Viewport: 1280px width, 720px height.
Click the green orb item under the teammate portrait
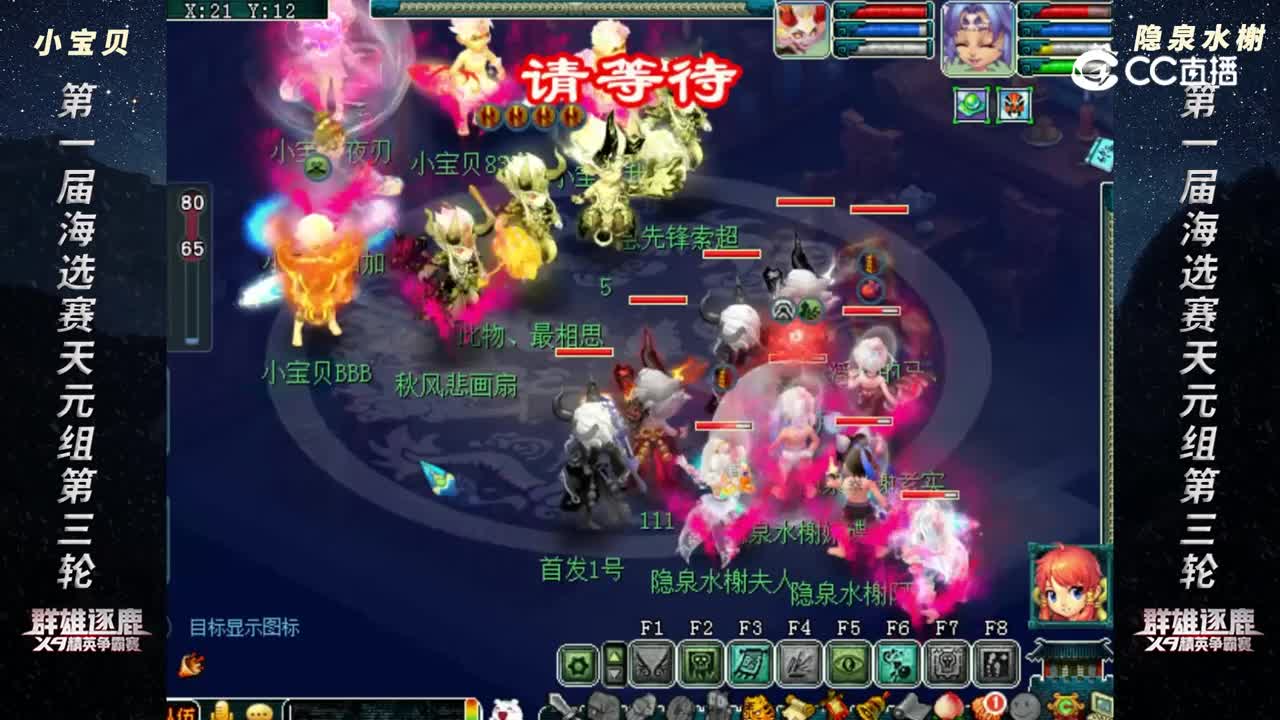[967, 103]
